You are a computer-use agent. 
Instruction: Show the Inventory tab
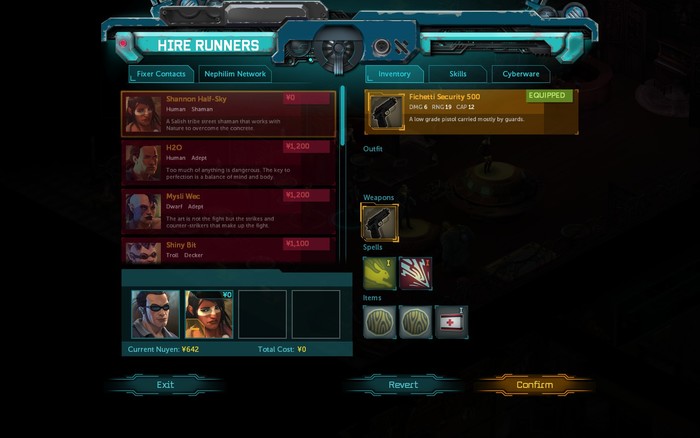[x=394, y=74]
